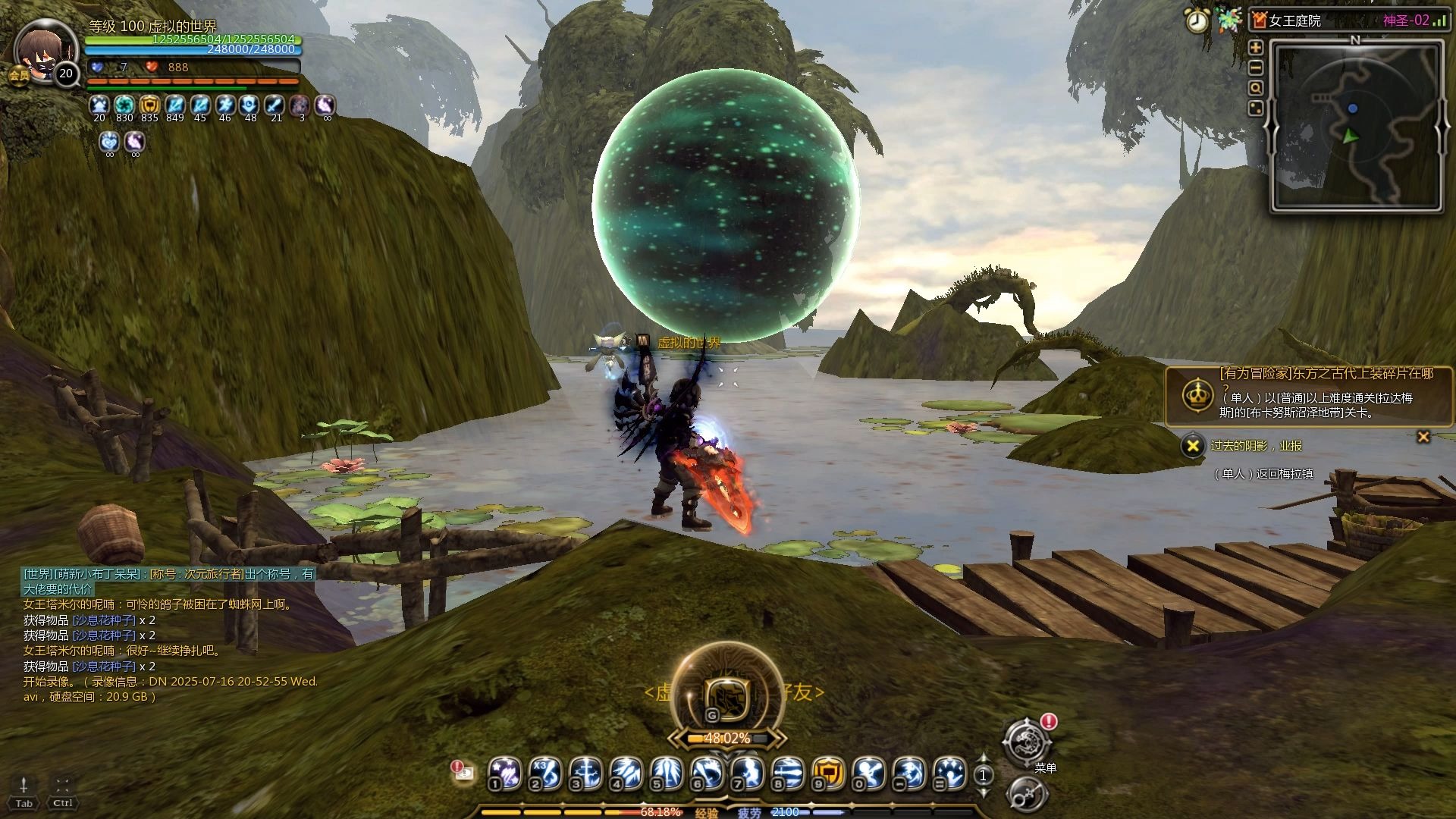Open the minimap showing 女王庭院 area
The width and height of the screenshot is (1456, 819).
(x=1356, y=125)
